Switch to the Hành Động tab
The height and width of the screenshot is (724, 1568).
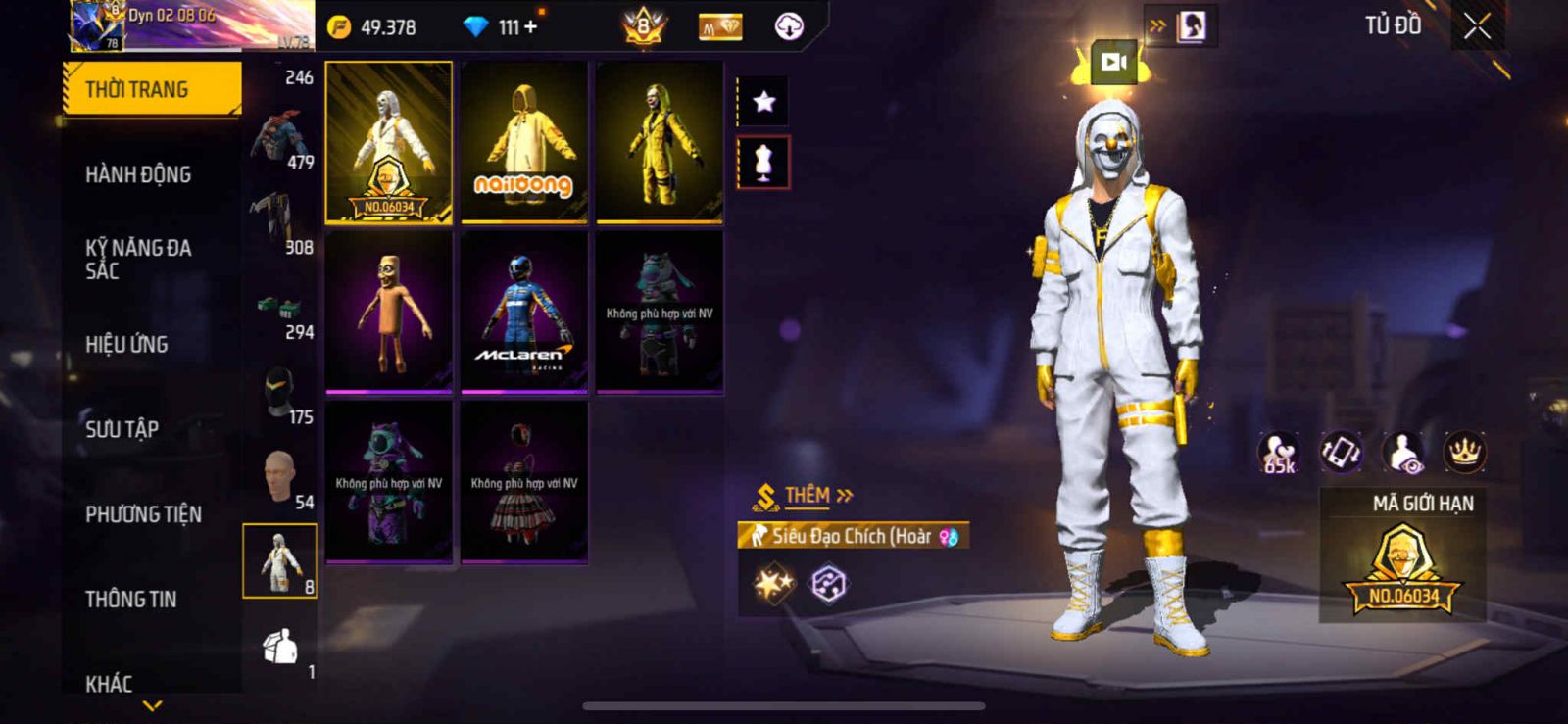(x=138, y=174)
